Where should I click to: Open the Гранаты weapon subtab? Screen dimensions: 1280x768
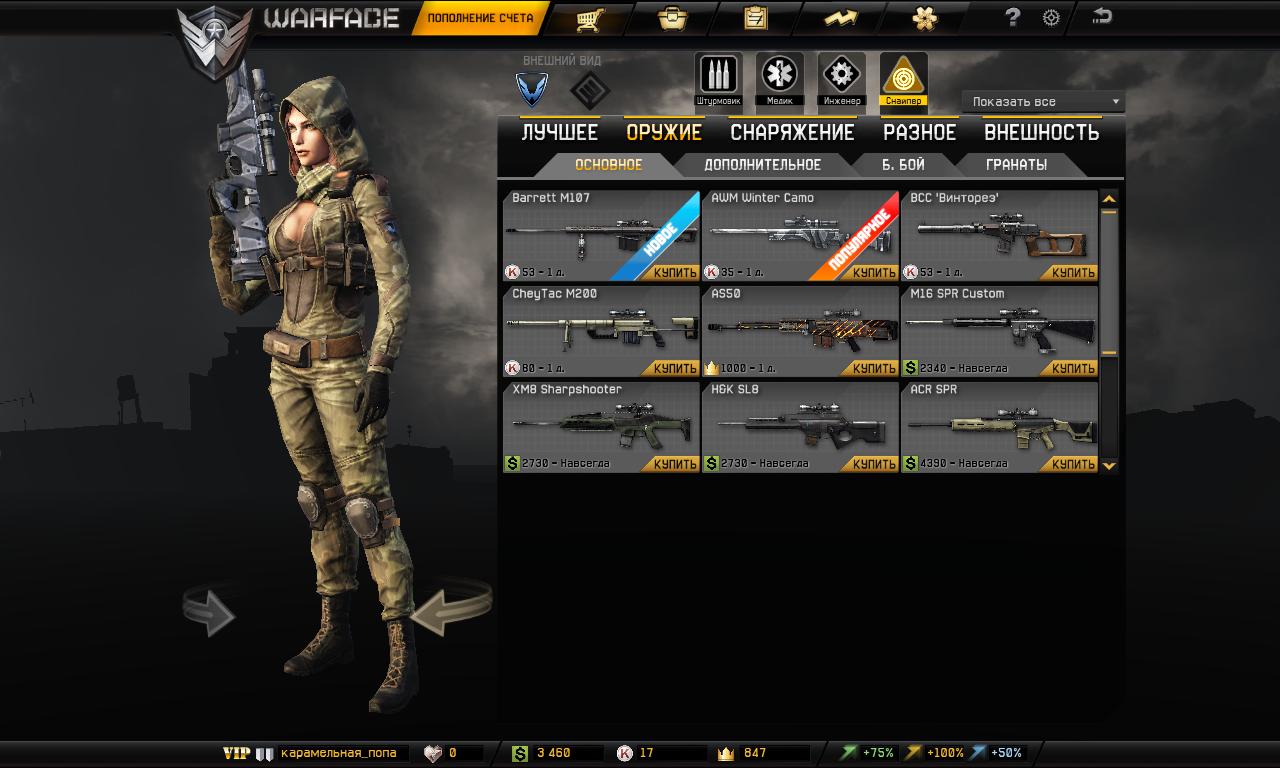(x=1016, y=165)
